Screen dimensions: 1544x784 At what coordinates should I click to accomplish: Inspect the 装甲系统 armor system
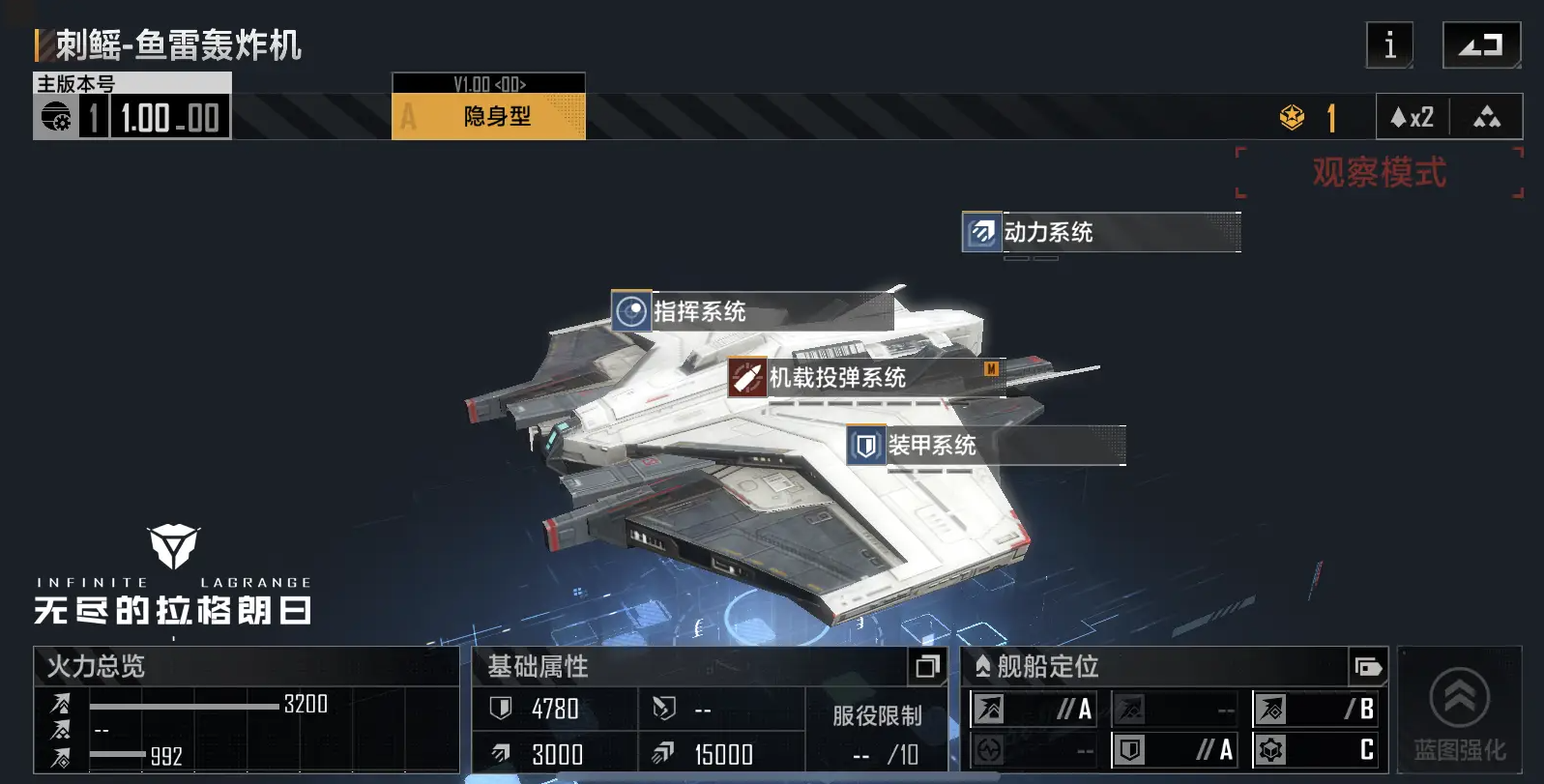pyautogui.click(x=865, y=447)
